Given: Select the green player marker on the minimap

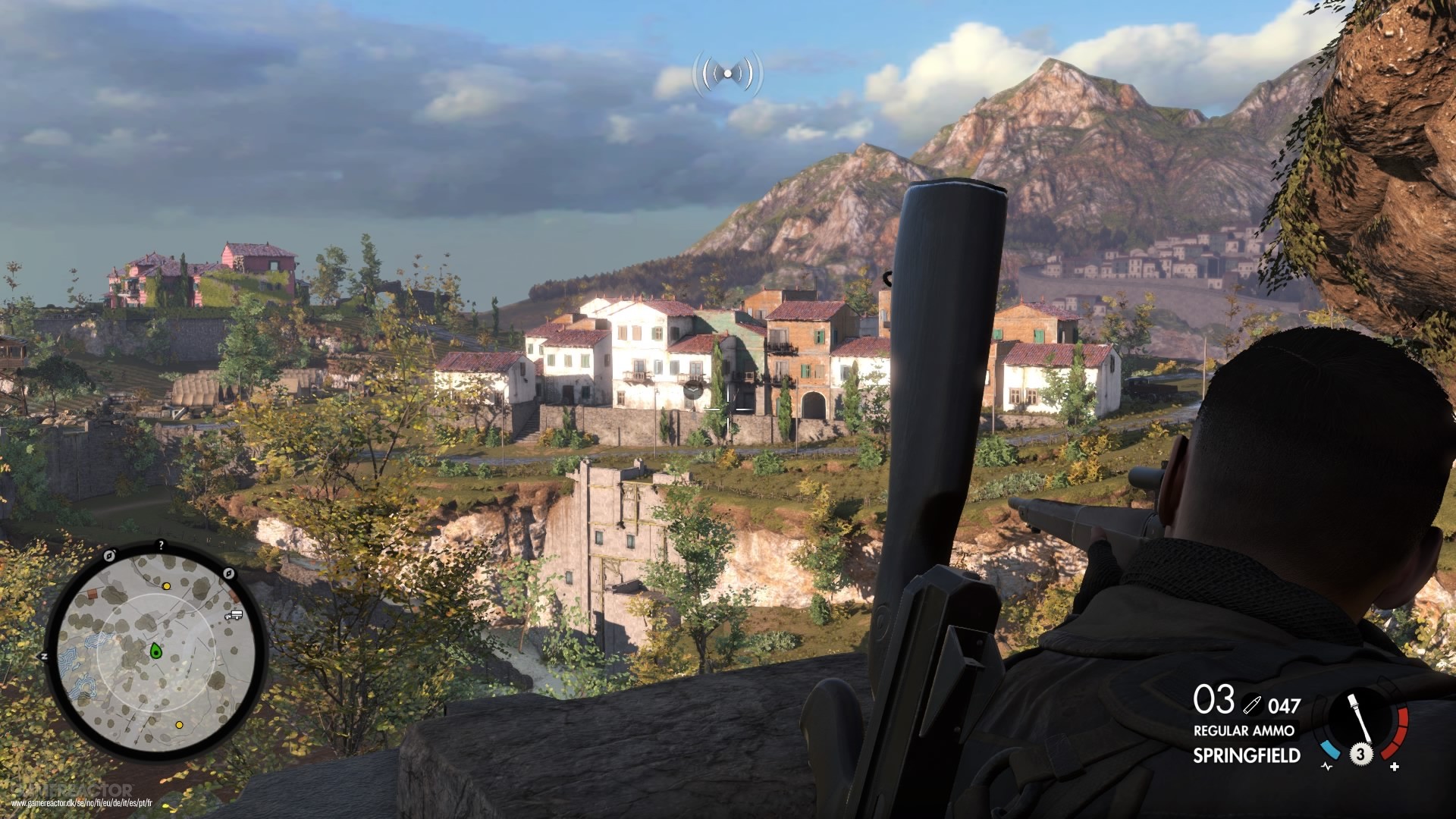Looking at the screenshot, I should click(155, 651).
